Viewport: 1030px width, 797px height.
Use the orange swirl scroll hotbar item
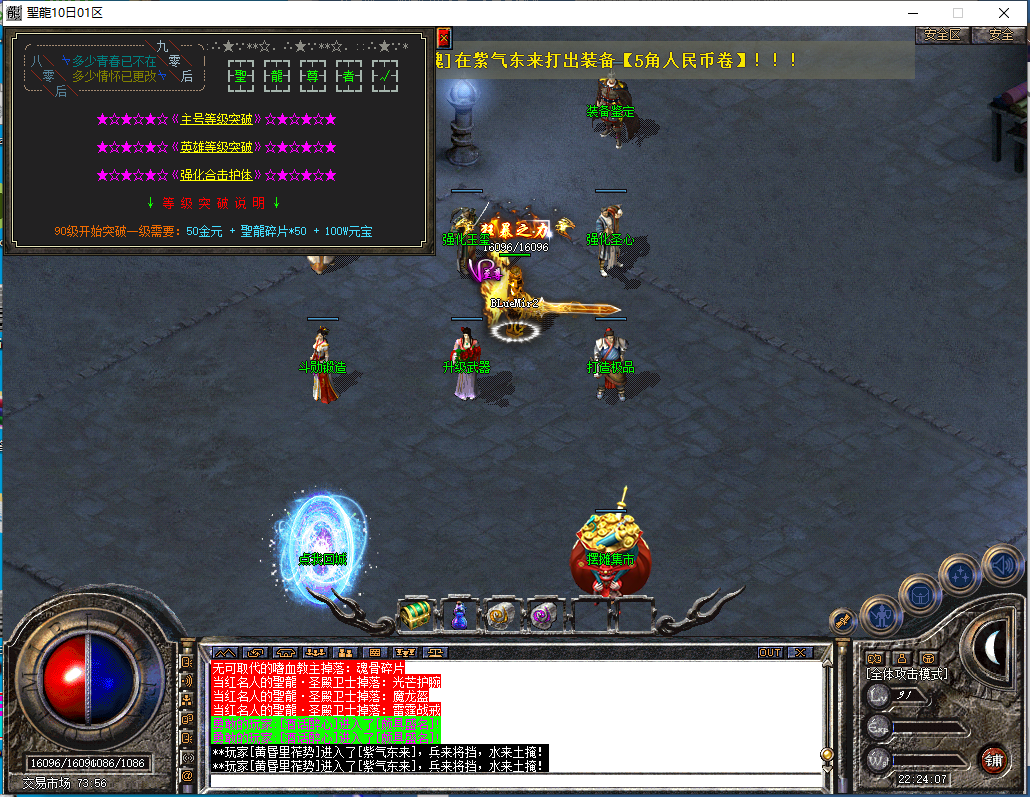click(500, 616)
